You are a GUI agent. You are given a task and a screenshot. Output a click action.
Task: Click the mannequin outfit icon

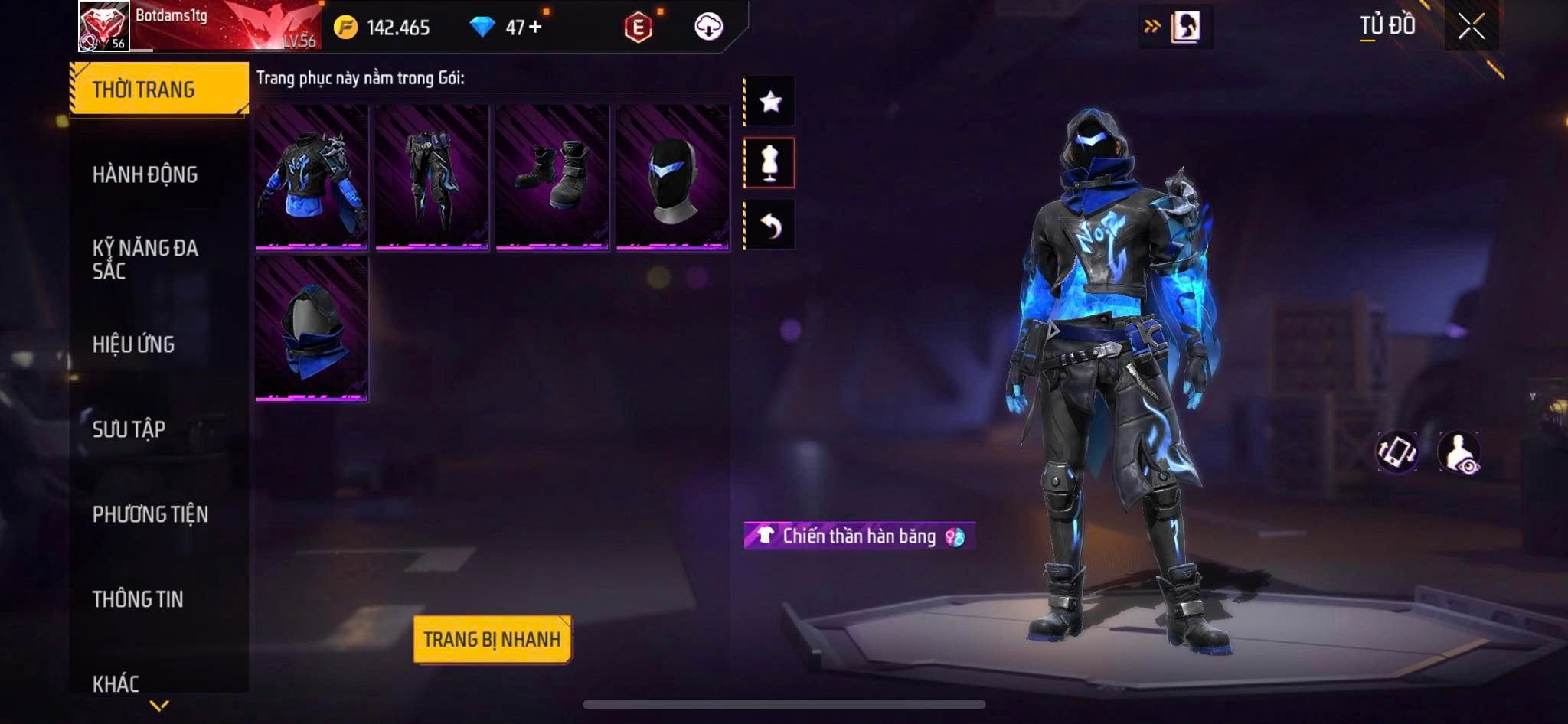pyautogui.click(x=770, y=163)
